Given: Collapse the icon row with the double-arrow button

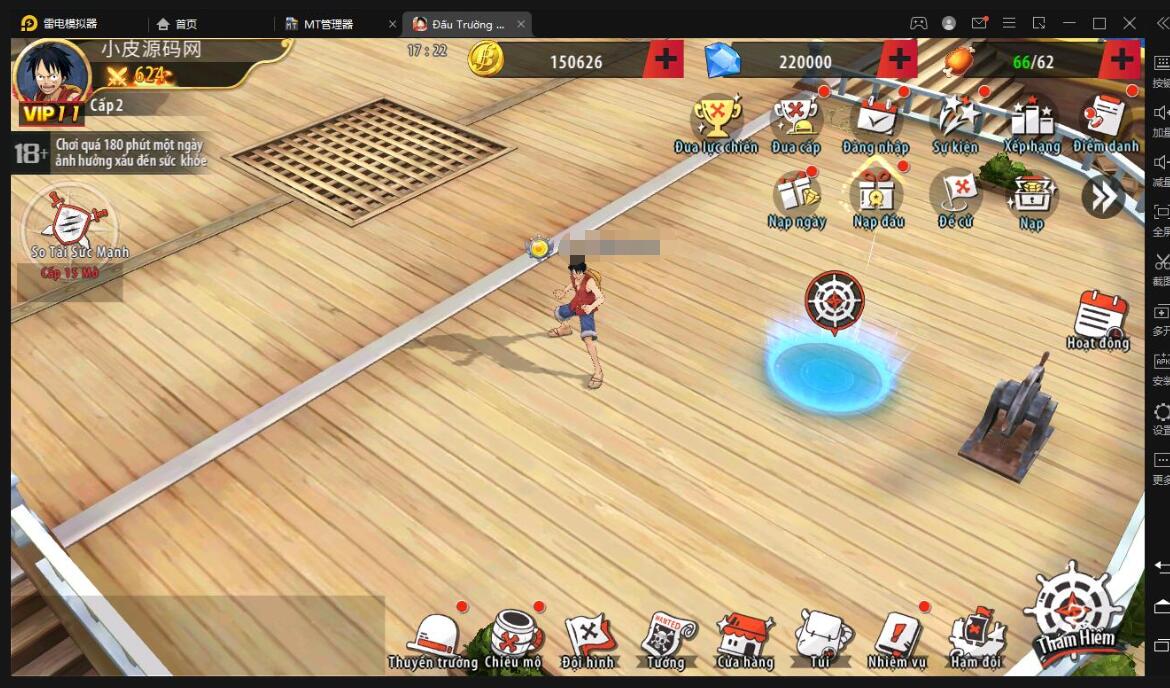Looking at the screenshot, I should (1102, 197).
